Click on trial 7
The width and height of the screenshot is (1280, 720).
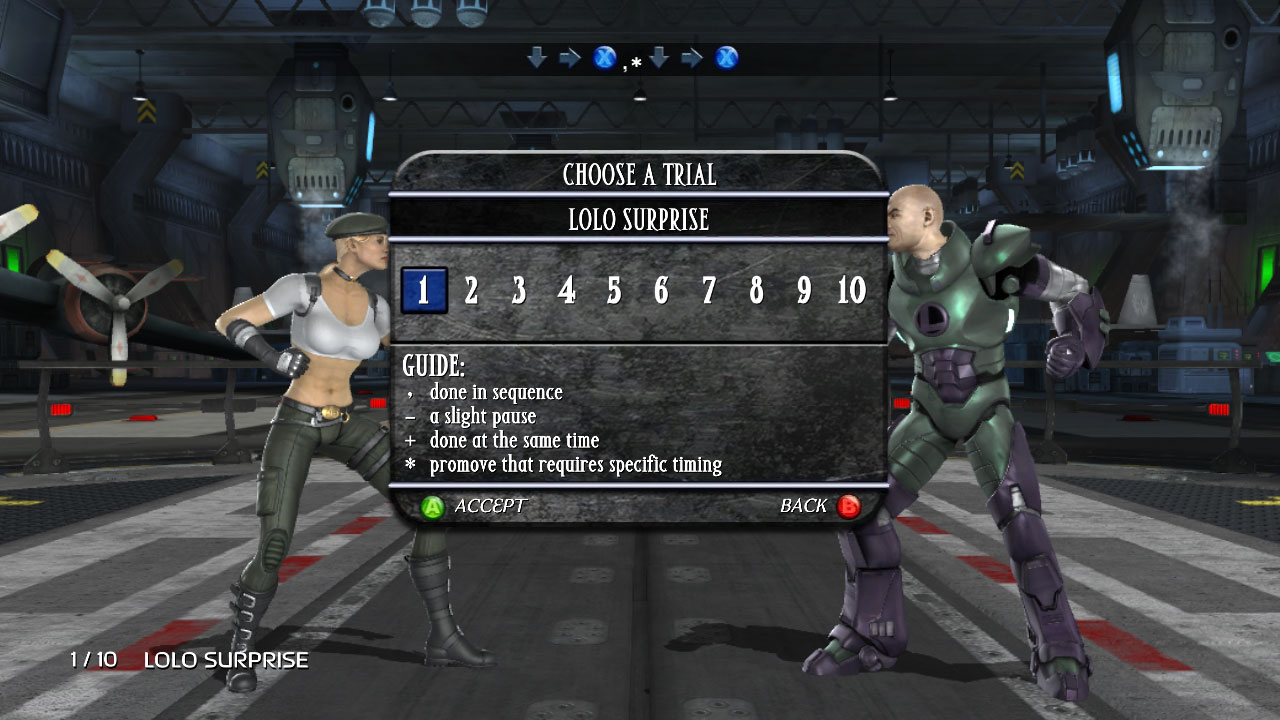[709, 291]
